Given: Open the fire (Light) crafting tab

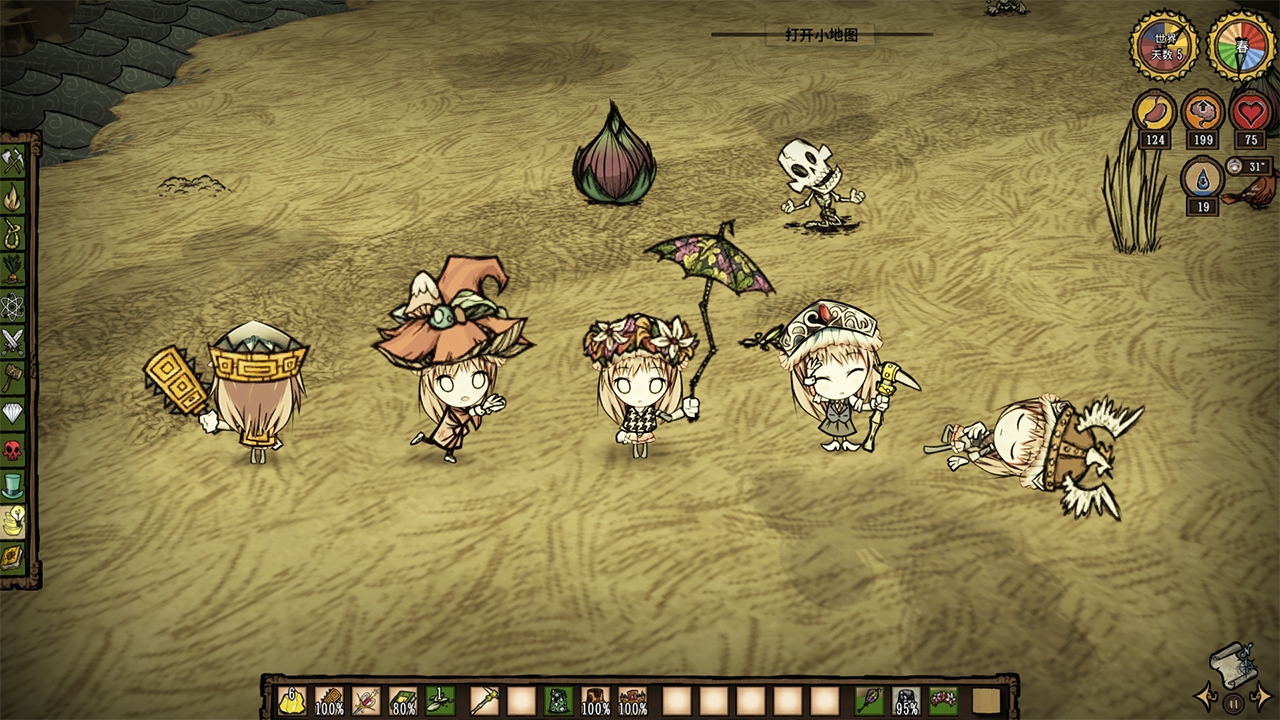Looking at the screenshot, I should click(13, 197).
